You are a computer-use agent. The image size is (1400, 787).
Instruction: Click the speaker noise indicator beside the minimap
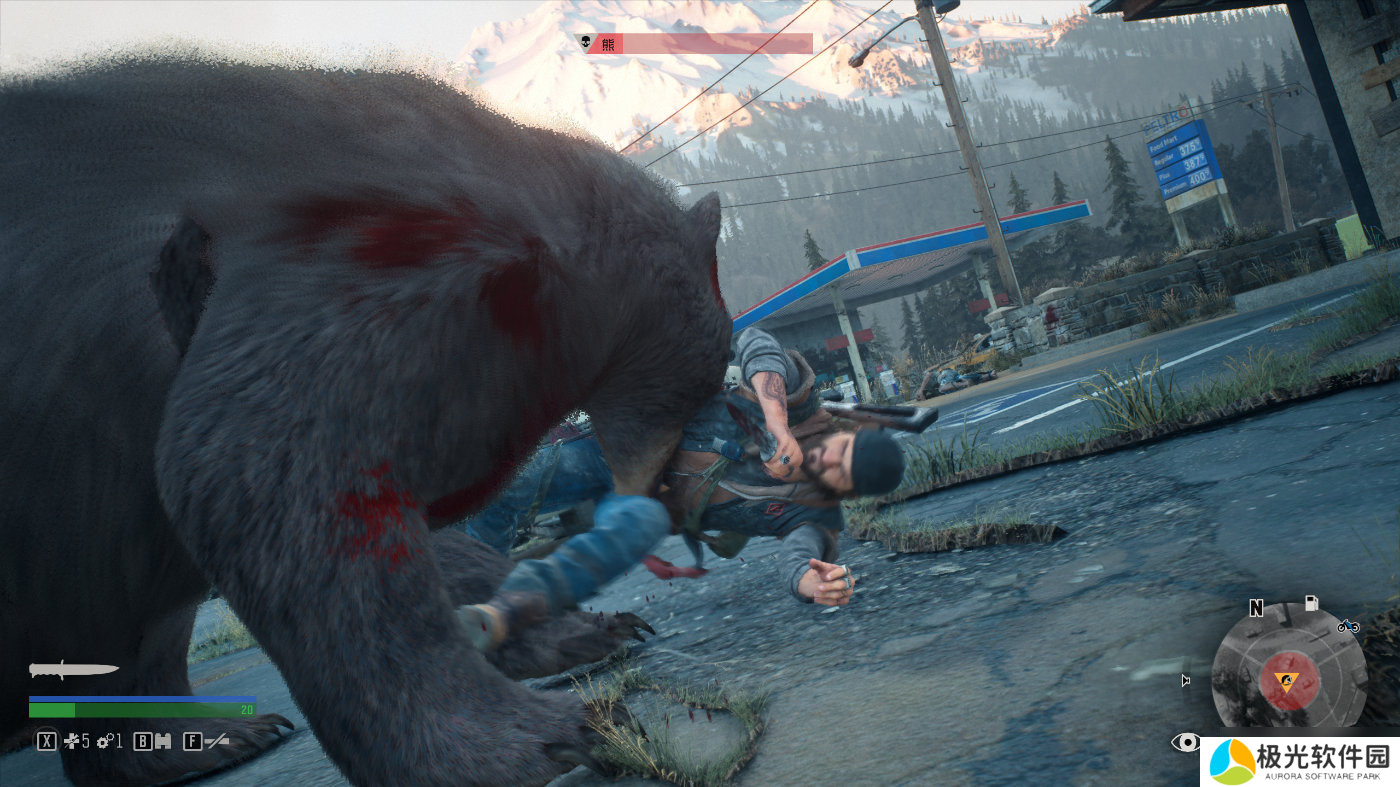point(1186,681)
